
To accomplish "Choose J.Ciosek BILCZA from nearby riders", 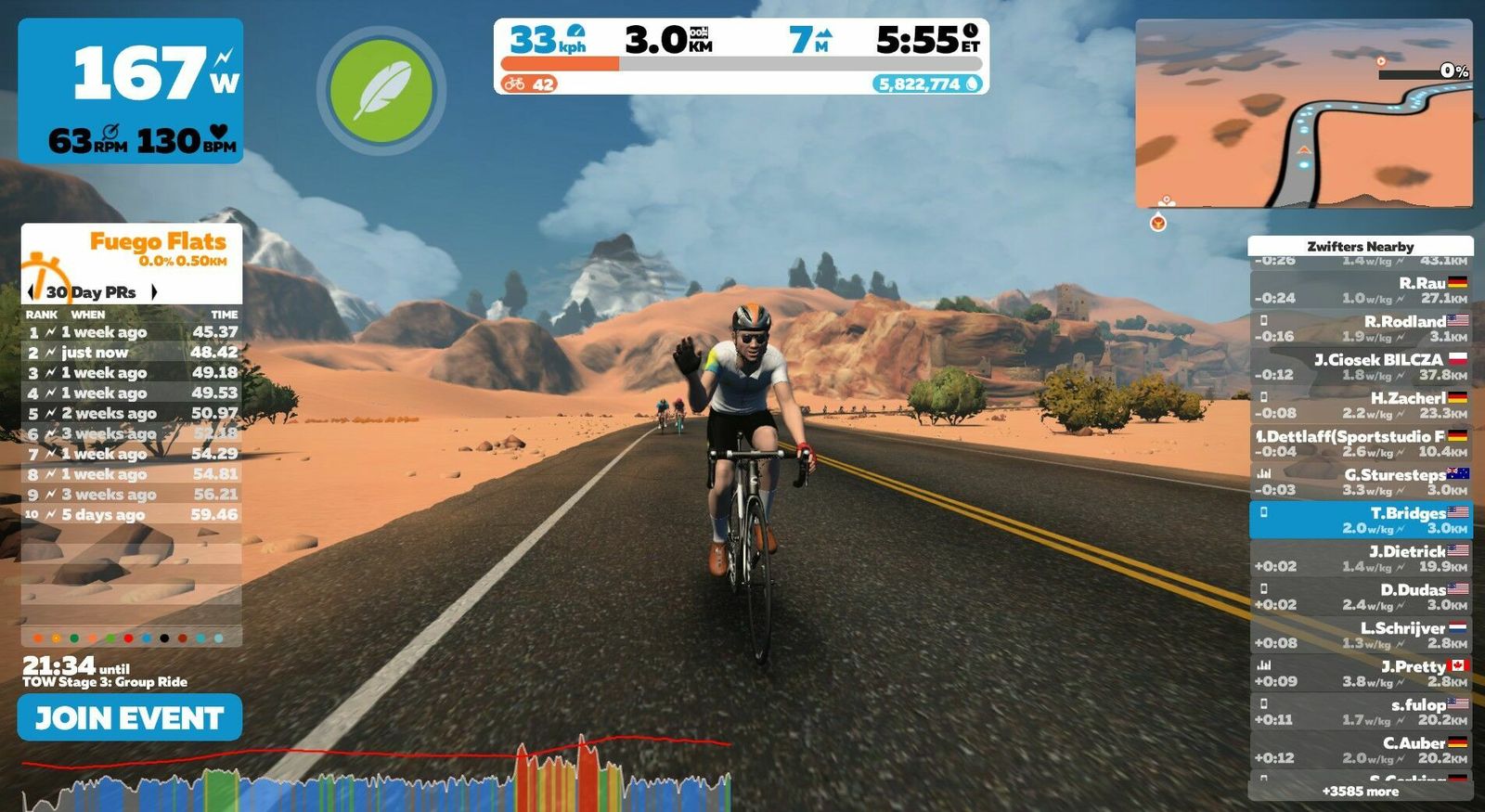I will (x=1360, y=367).
